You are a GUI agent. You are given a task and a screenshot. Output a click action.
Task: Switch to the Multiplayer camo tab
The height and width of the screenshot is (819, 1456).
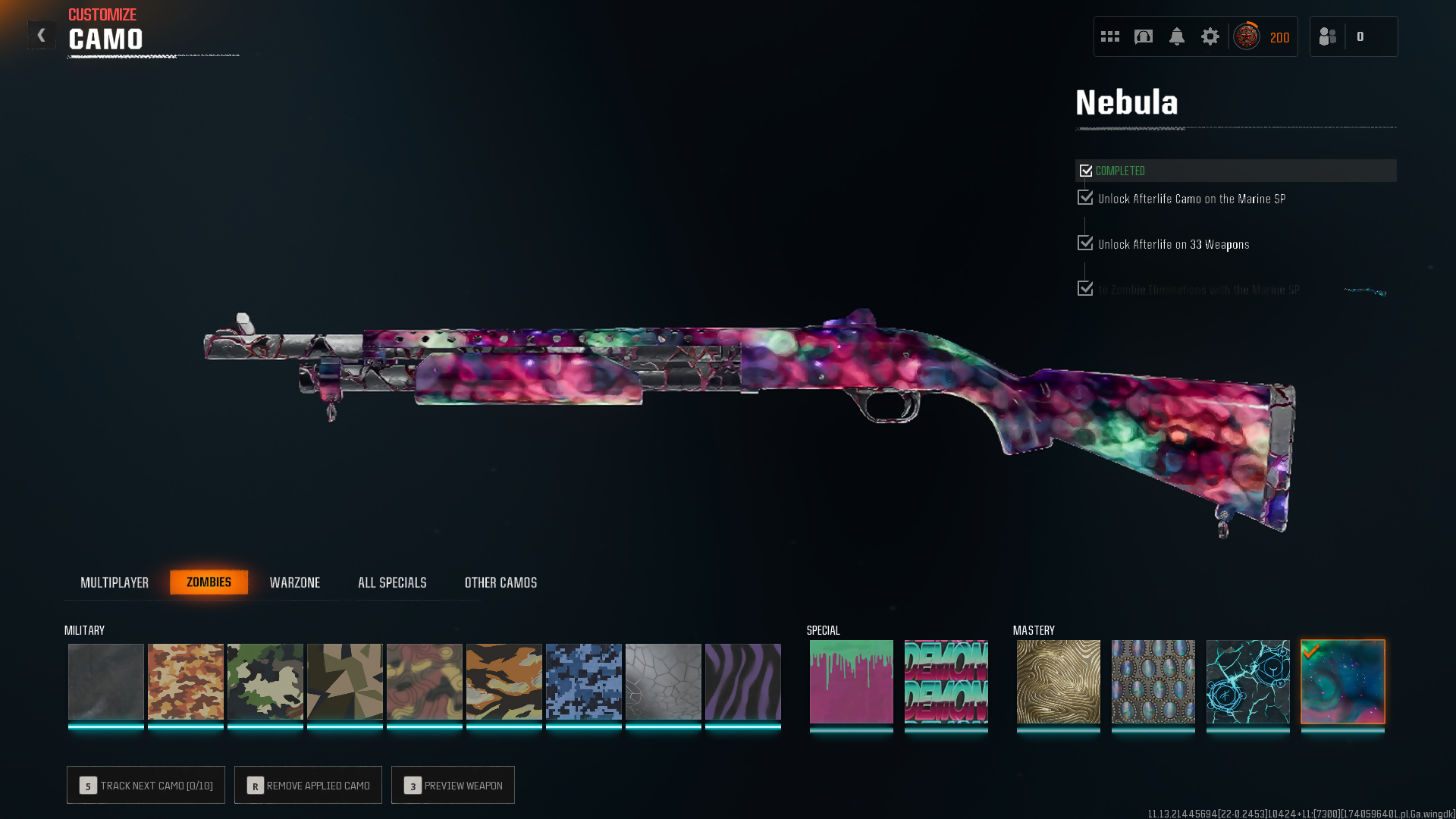coord(115,582)
